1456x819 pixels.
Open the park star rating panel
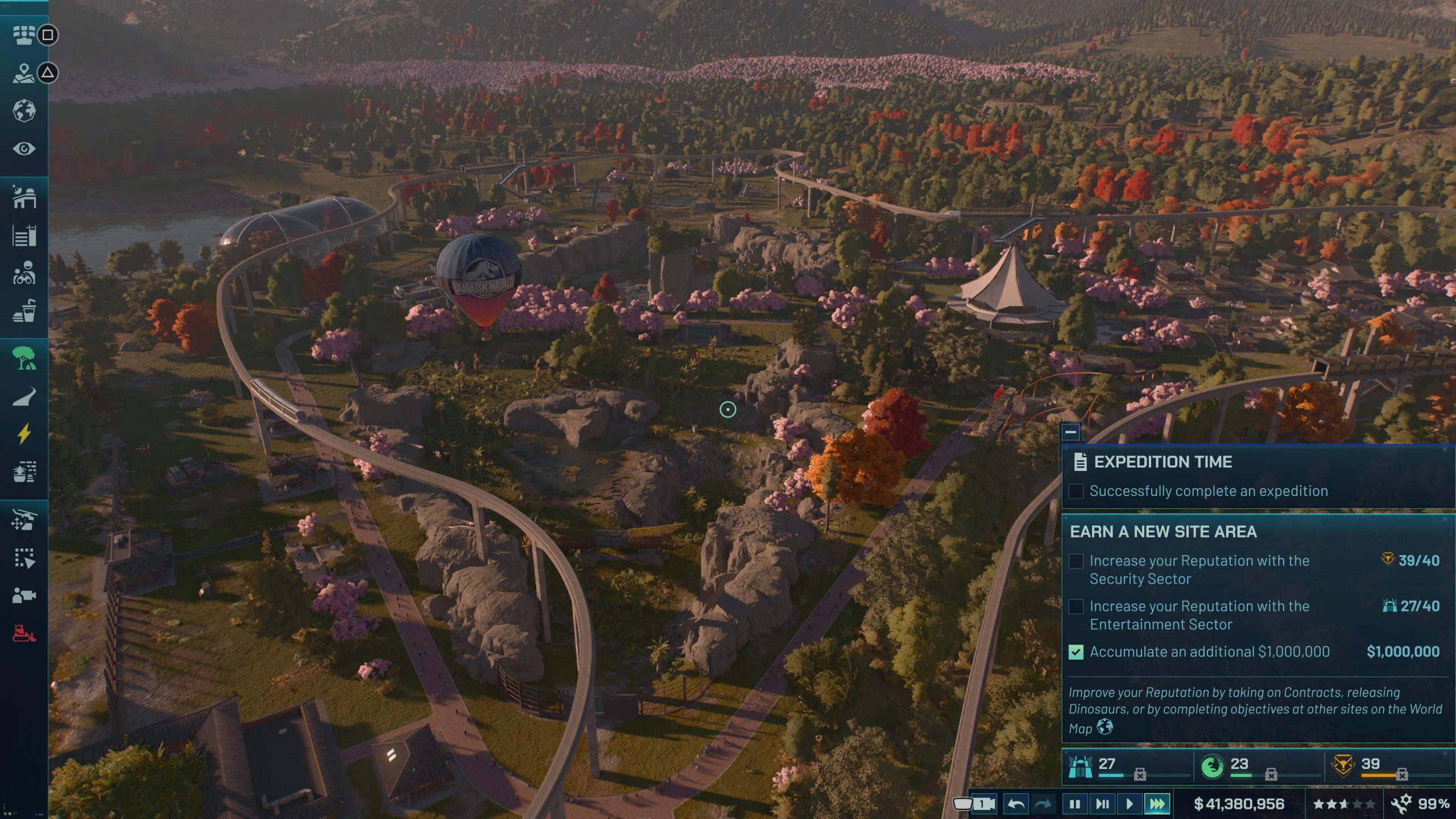click(x=1343, y=804)
